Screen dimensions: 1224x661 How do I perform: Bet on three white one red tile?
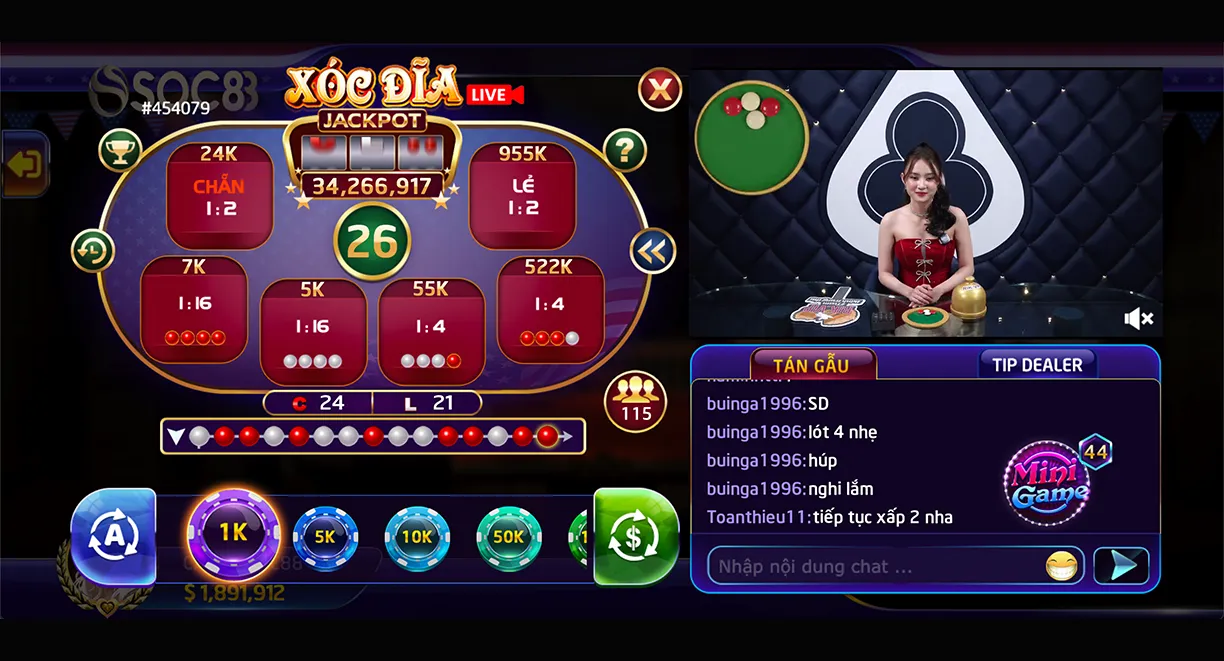point(431,332)
